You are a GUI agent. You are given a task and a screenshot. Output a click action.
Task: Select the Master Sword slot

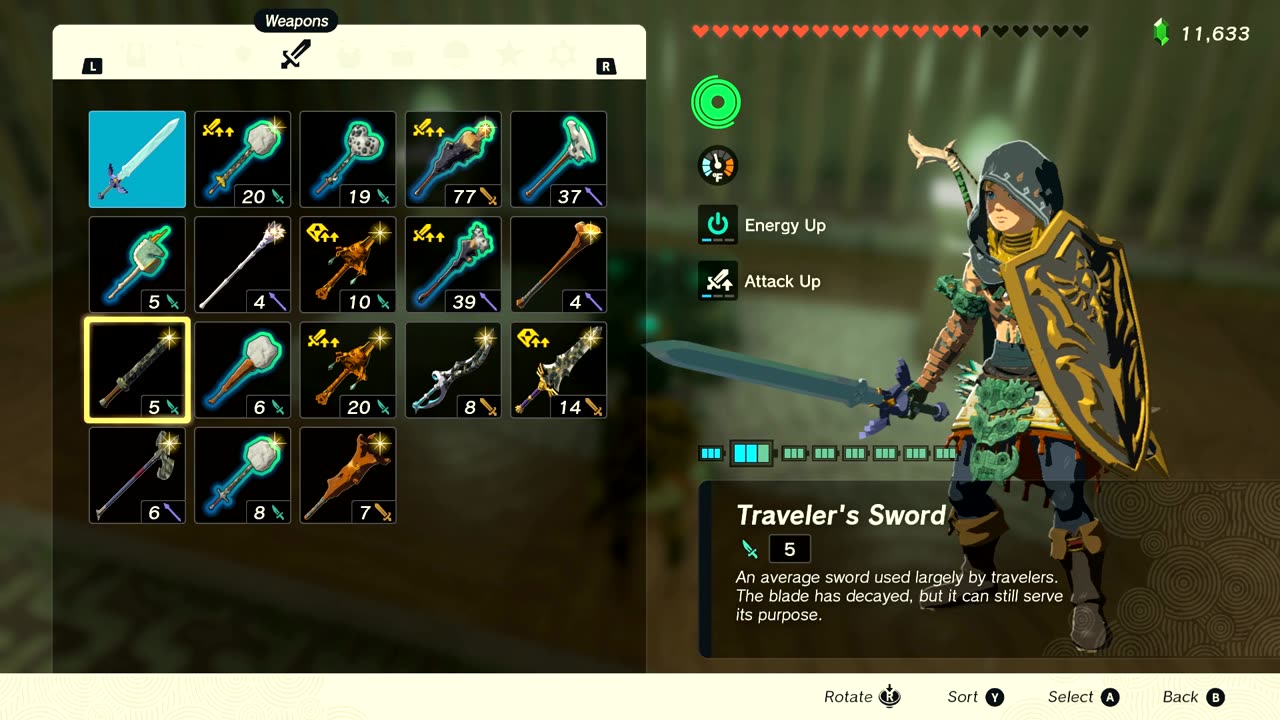pyautogui.click(x=137, y=159)
